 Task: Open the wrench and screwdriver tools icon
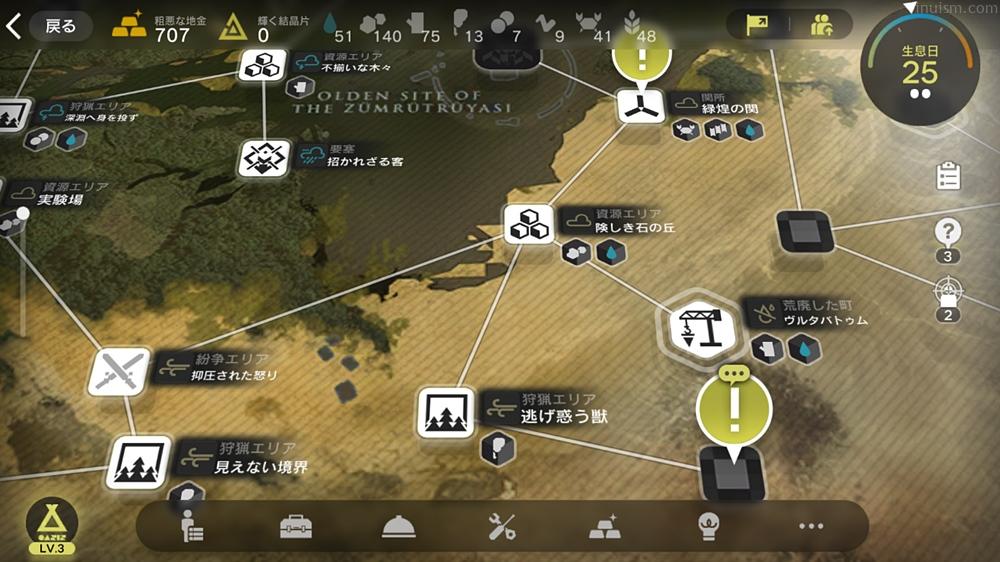(x=501, y=526)
